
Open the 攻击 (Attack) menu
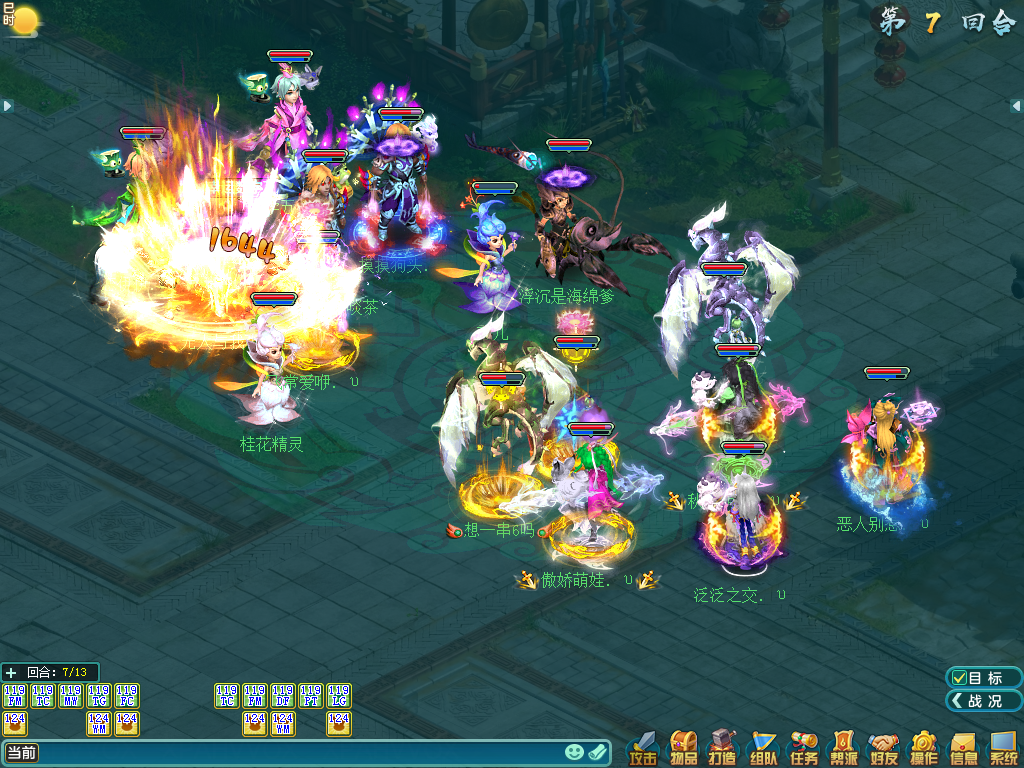point(644,748)
